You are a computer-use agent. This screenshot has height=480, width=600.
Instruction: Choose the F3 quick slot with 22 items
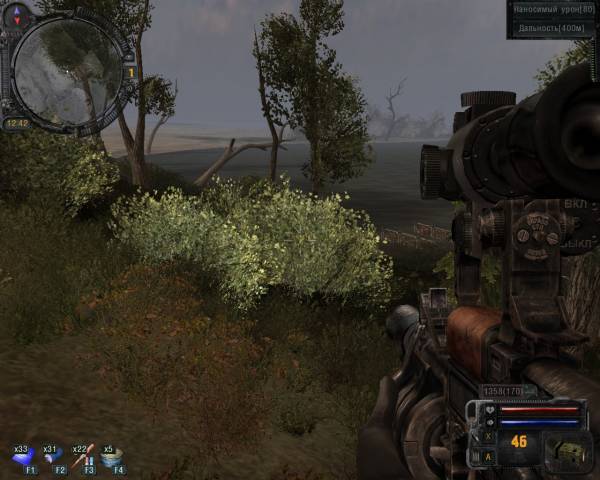click(x=82, y=456)
